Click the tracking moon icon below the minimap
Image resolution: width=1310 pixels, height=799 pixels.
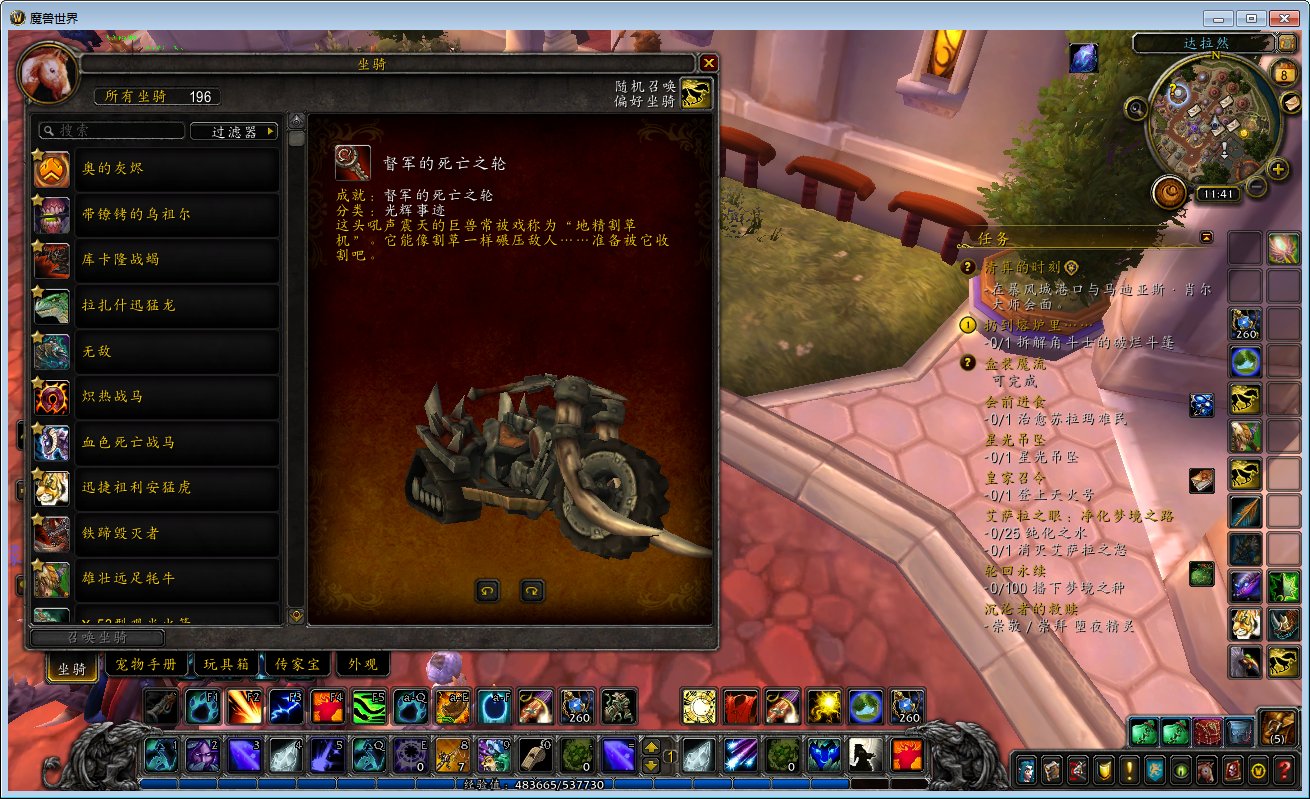(1169, 192)
